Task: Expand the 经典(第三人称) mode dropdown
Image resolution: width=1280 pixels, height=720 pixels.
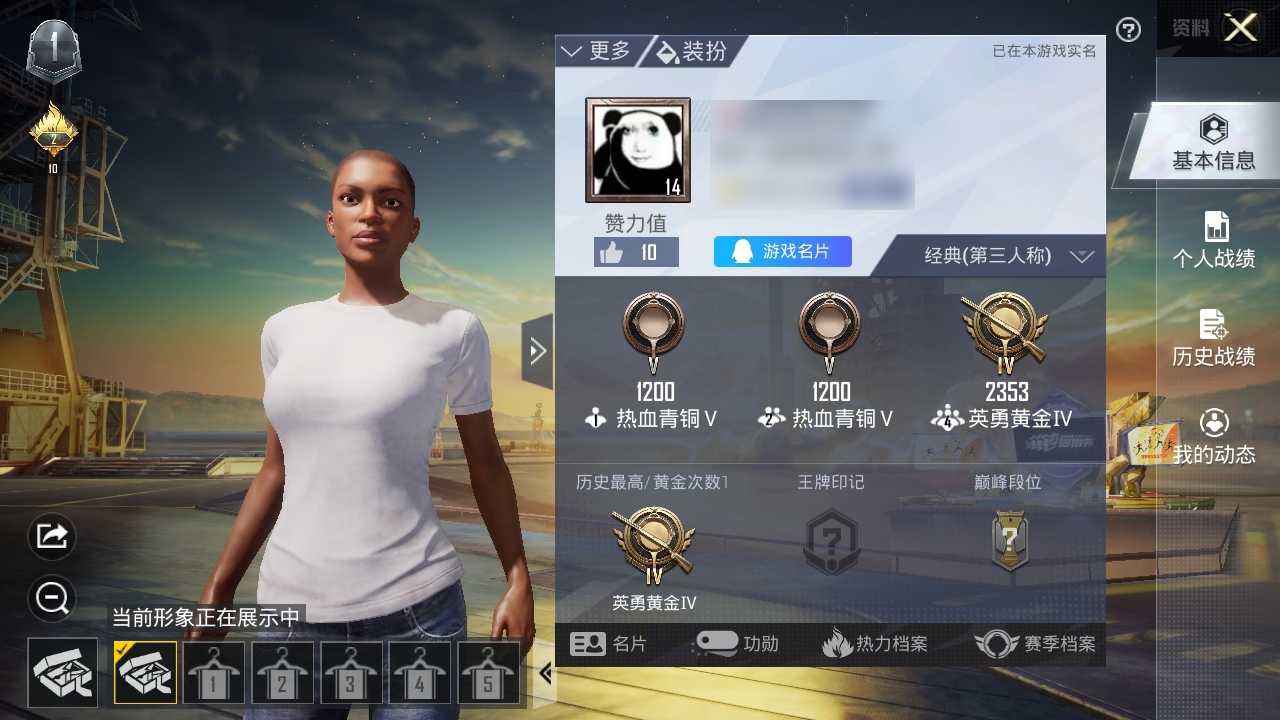Action: [x=1005, y=256]
